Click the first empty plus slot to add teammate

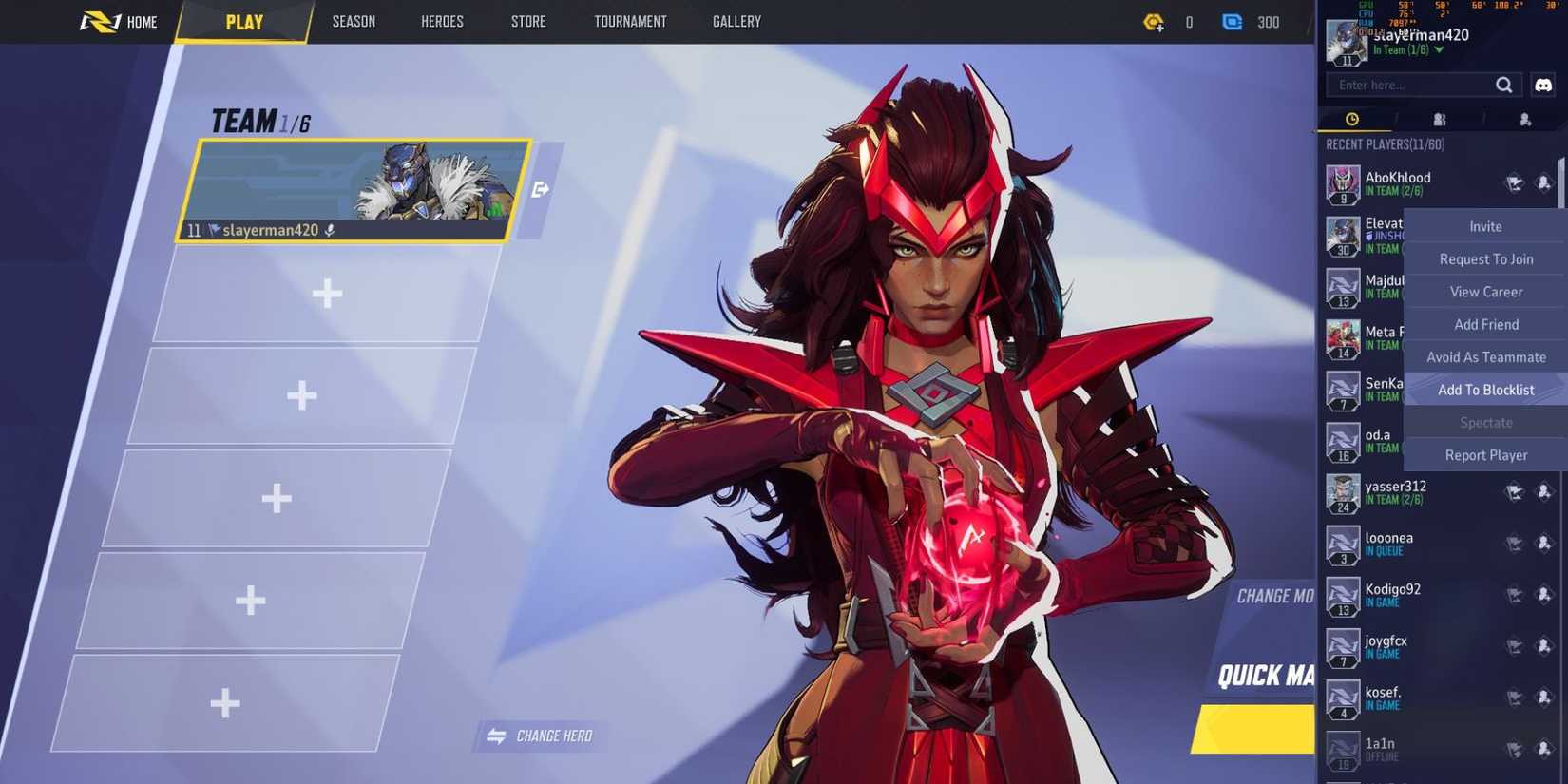pos(327,295)
